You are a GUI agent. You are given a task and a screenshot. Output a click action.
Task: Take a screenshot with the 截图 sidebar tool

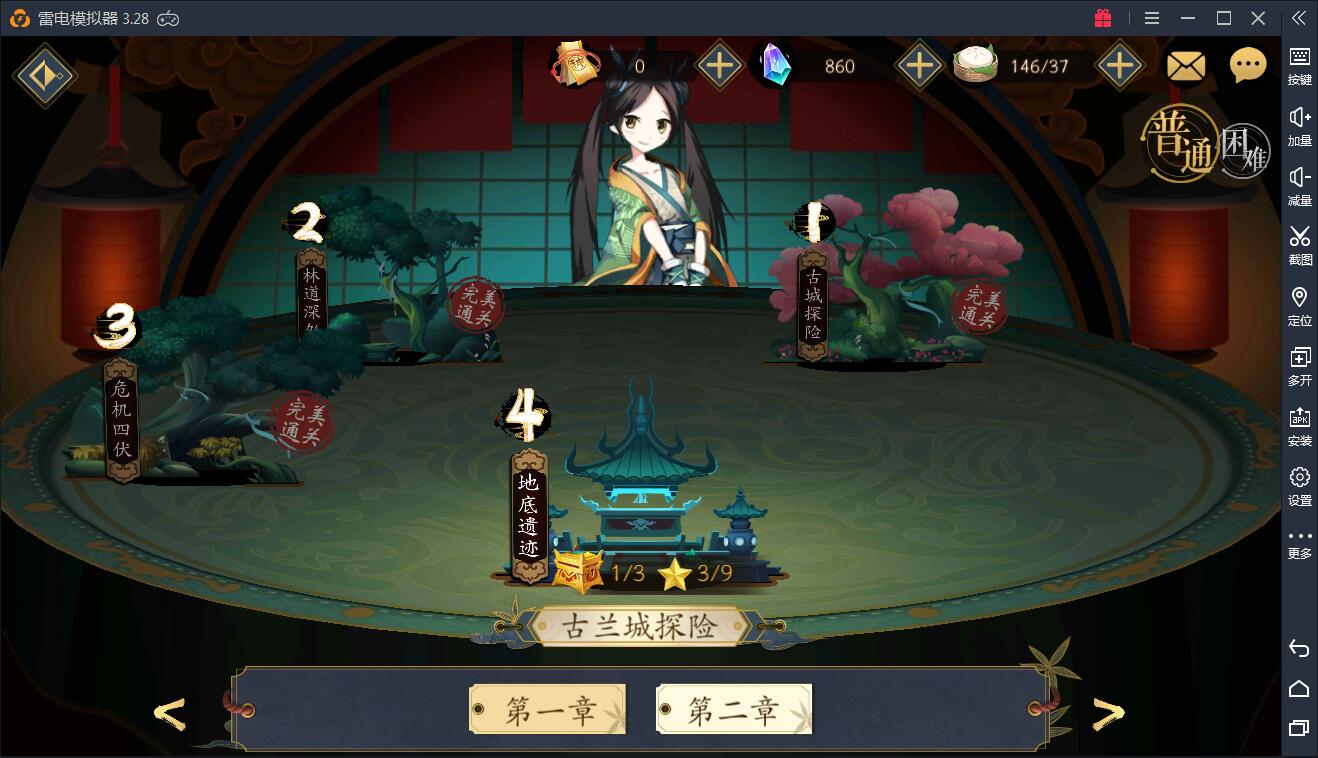[x=1299, y=243]
